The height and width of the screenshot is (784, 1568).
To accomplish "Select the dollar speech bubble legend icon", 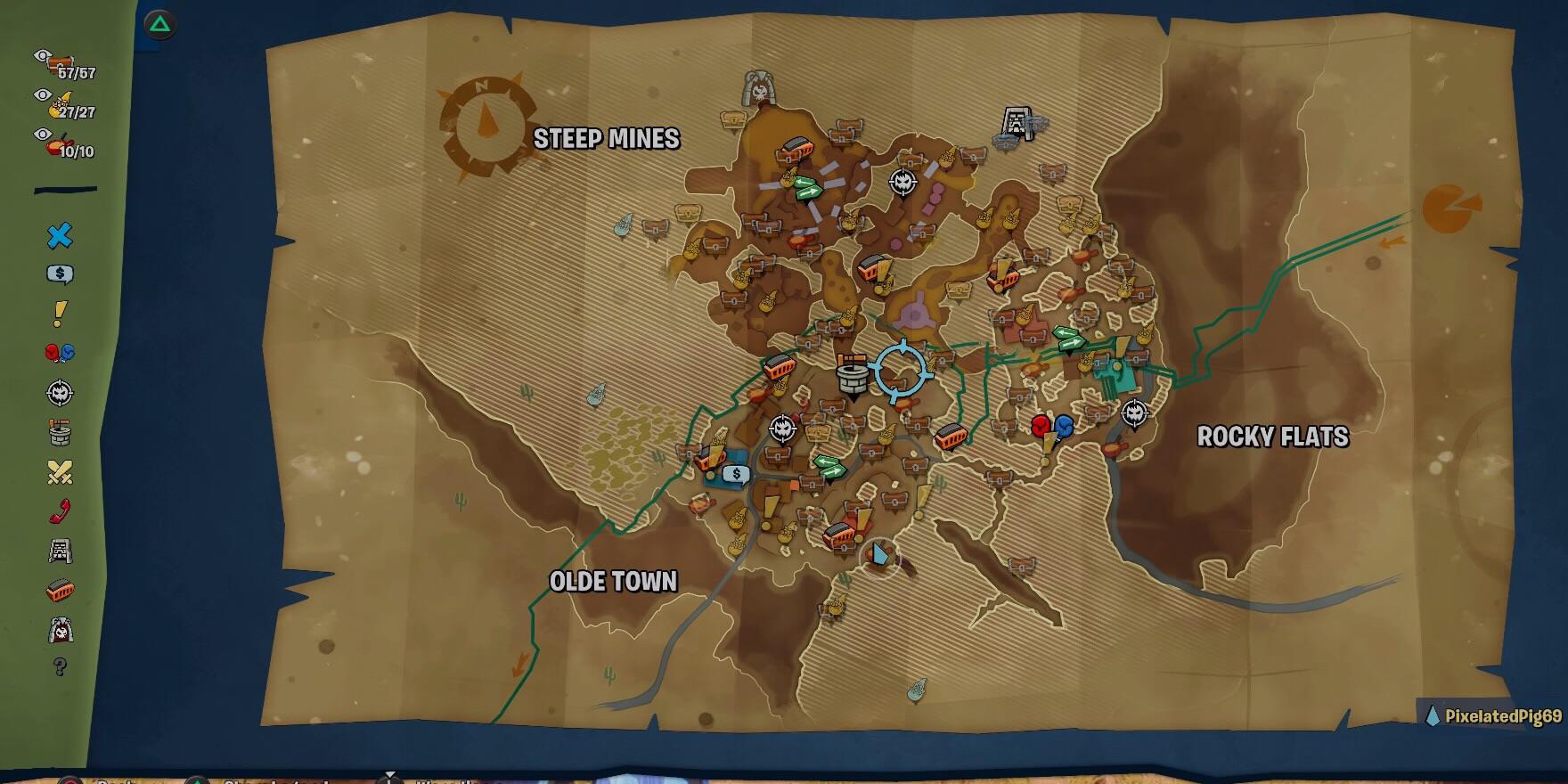I will coord(59,274).
